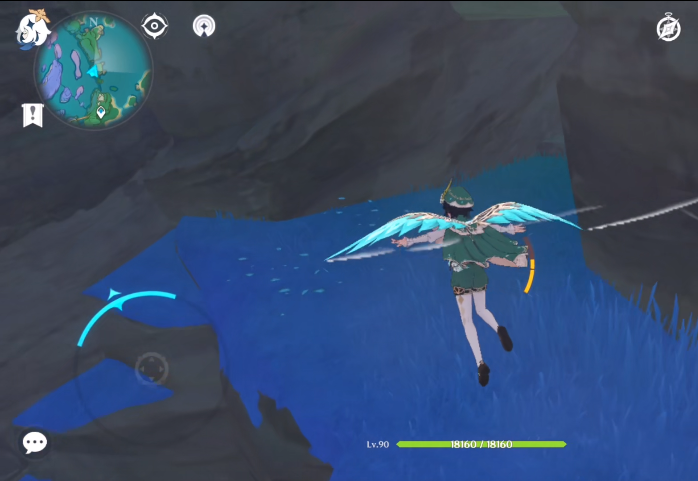Viewport: 698px width, 481px height.
Task: Activate the elemental sight eye icon
Action: (155, 26)
